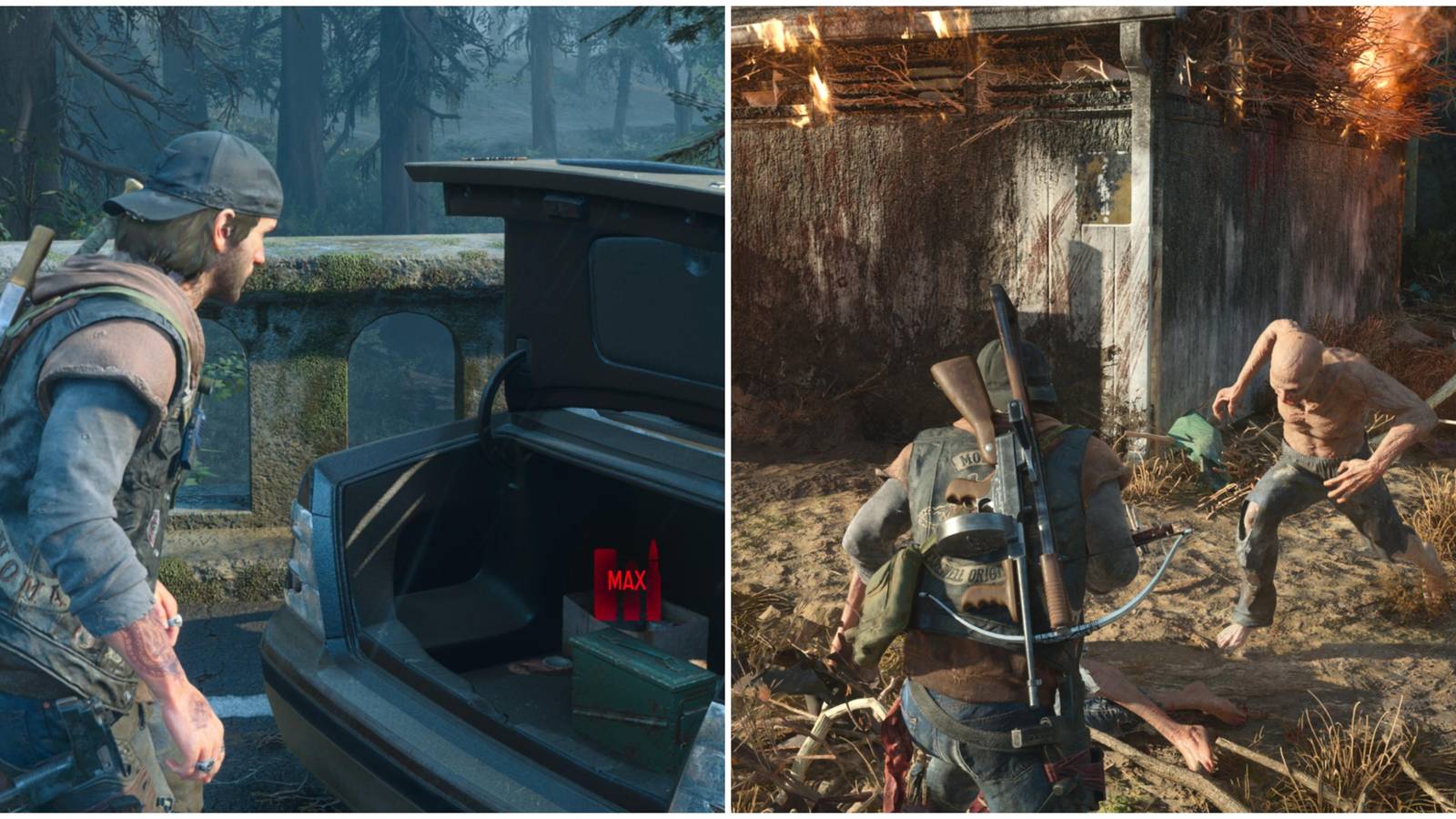Click the red magazine icon beside MAX
This screenshot has height=819, width=1456.
tap(603, 587)
